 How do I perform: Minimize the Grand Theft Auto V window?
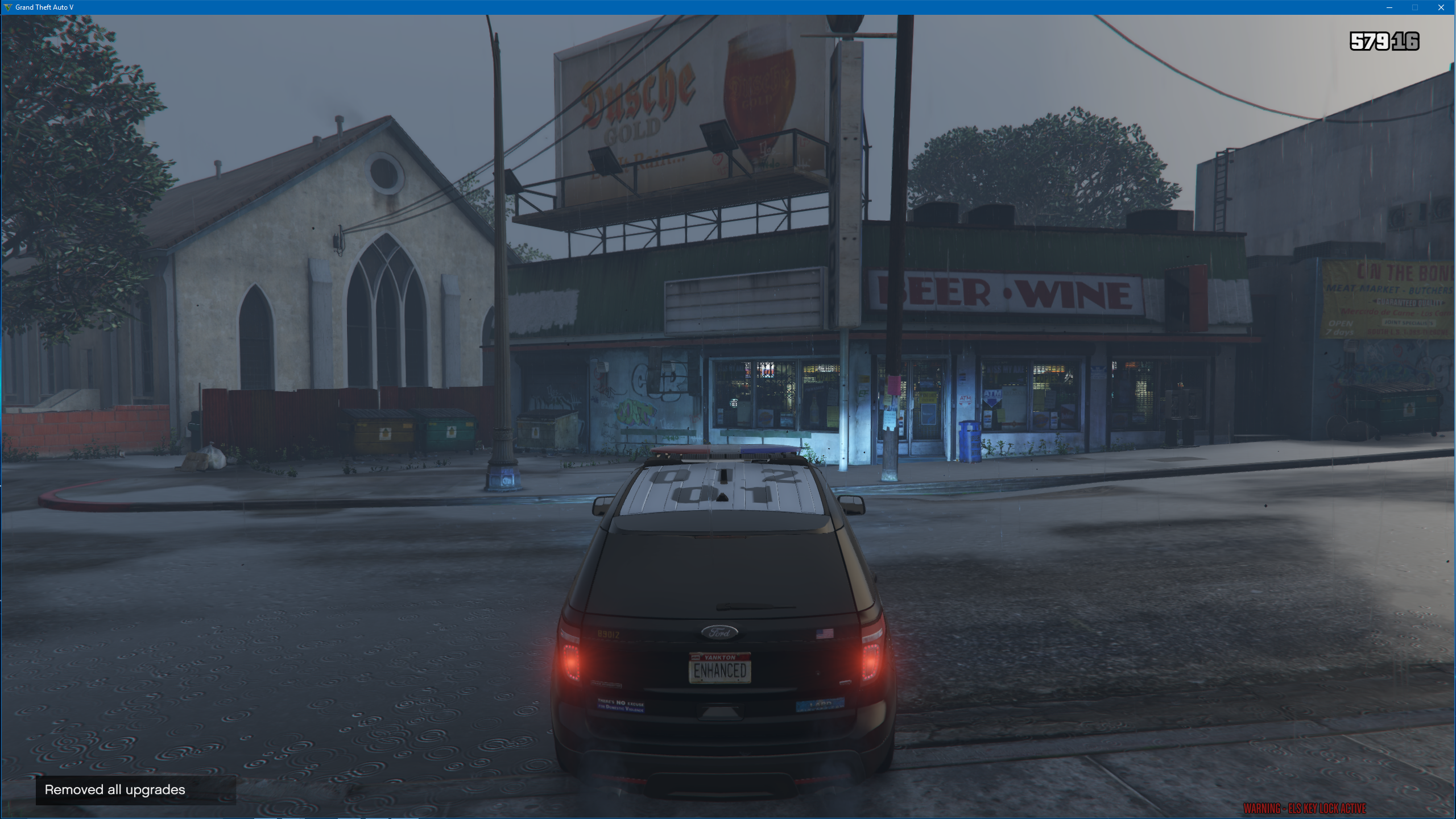1389,7
